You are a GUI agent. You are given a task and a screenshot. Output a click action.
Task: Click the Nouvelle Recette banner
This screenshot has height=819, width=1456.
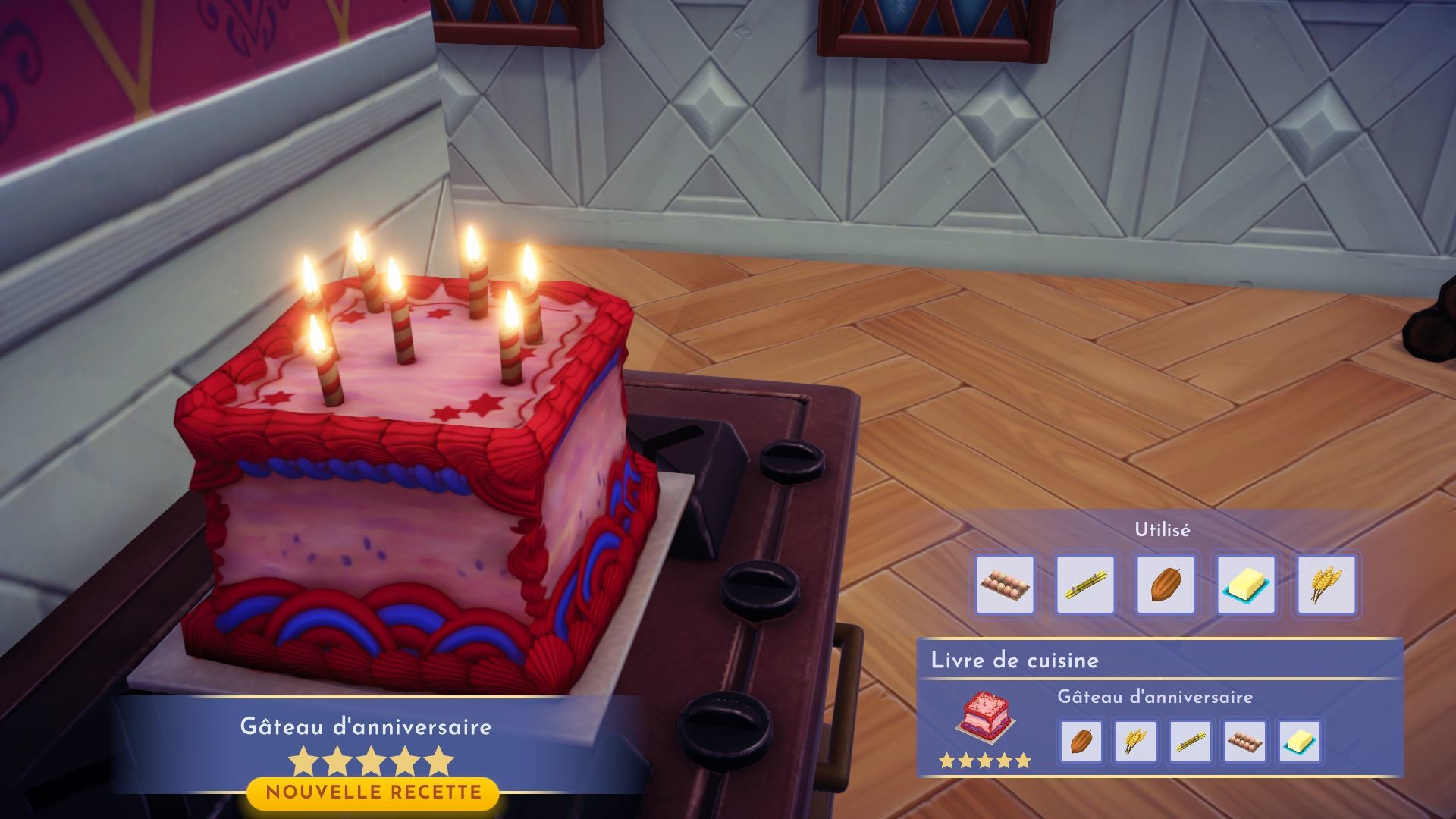click(x=373, y=793)
